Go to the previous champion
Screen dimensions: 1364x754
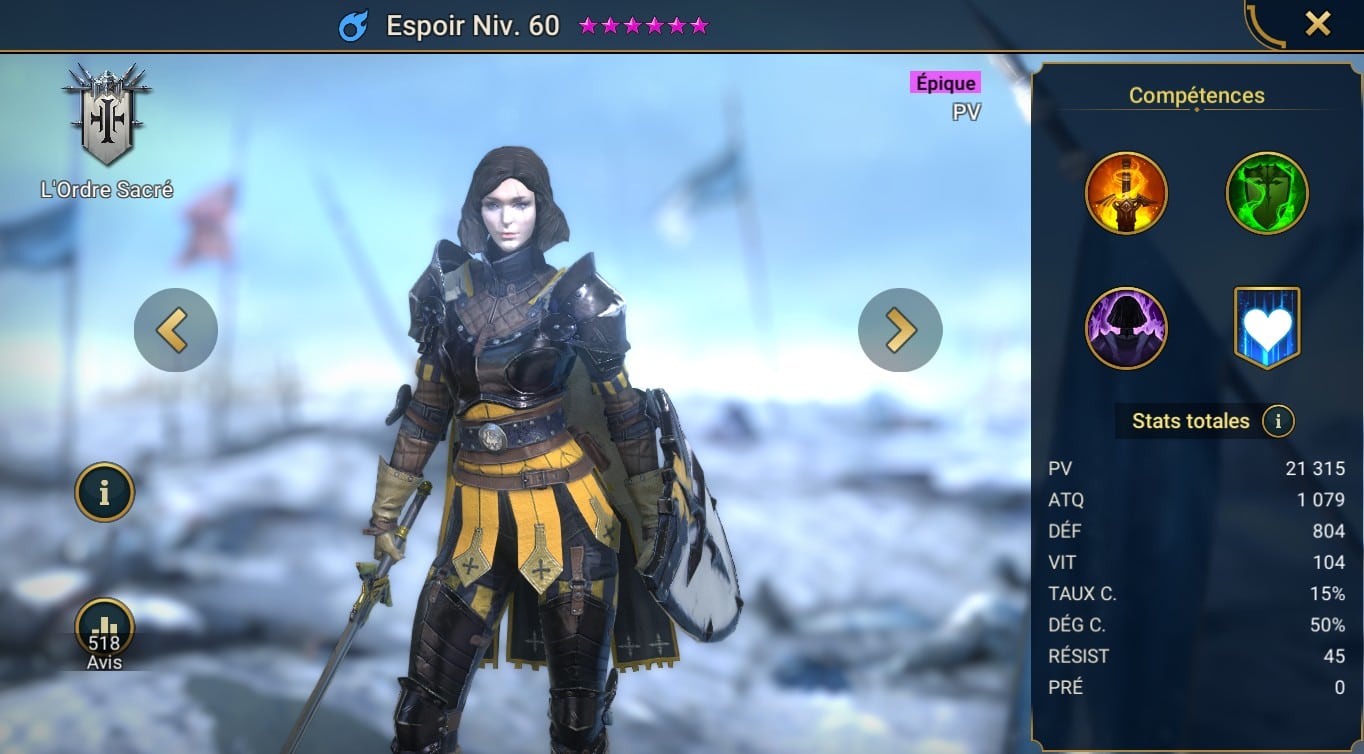tap(176, 330)
